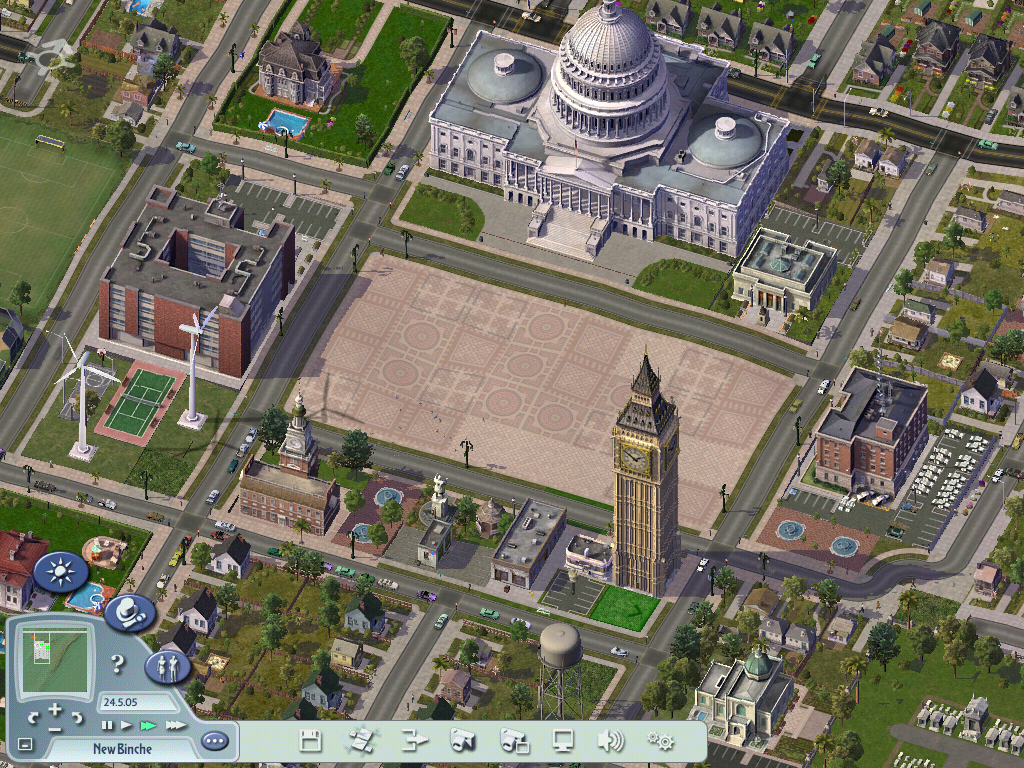Image resolution: width=1024 pixels, height=768 pixels.
Task: Set simulation to normal play speed
Action: (x=126, y=725)
